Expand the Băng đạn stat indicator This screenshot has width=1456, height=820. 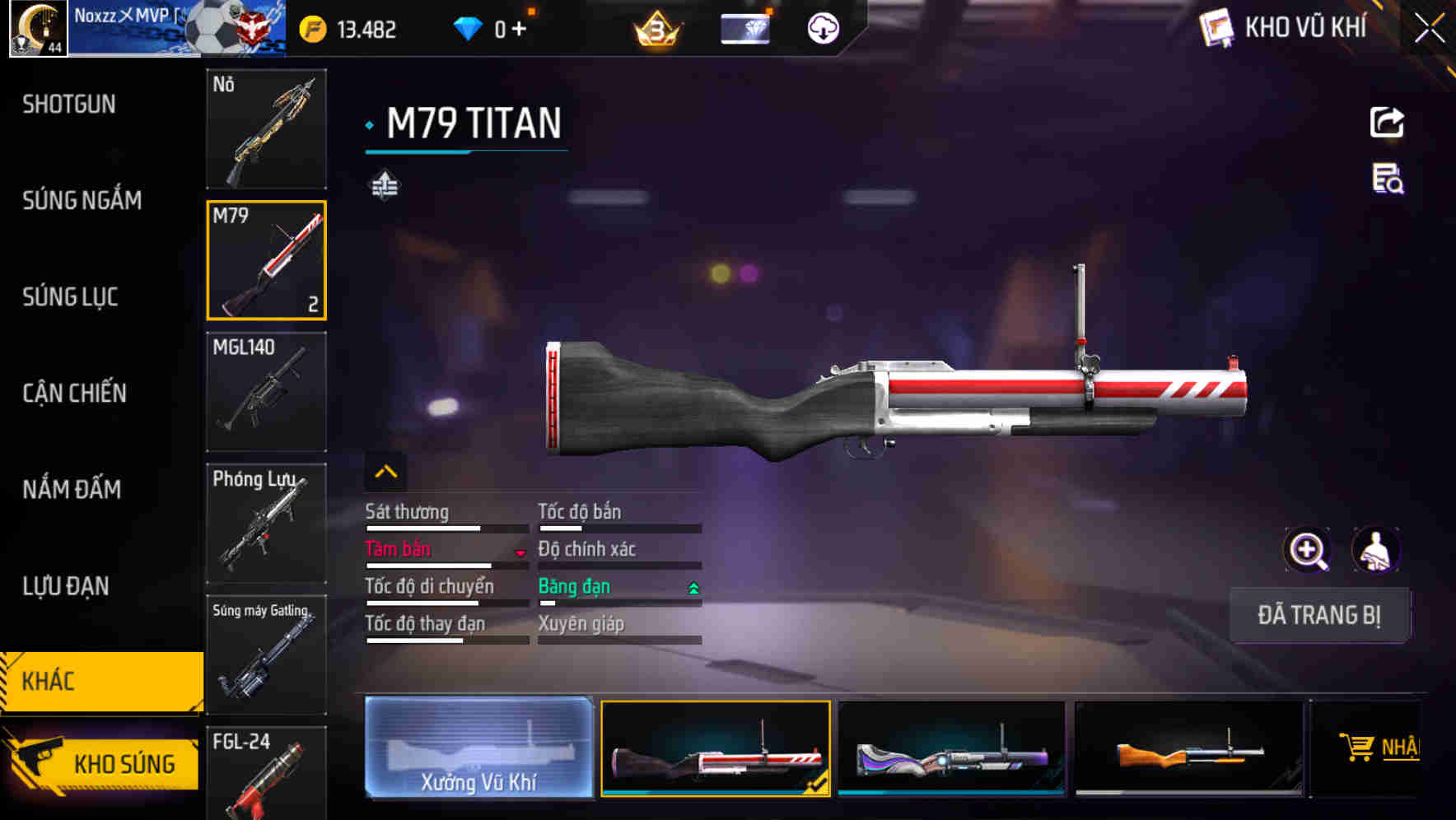[x=693, y=589]
